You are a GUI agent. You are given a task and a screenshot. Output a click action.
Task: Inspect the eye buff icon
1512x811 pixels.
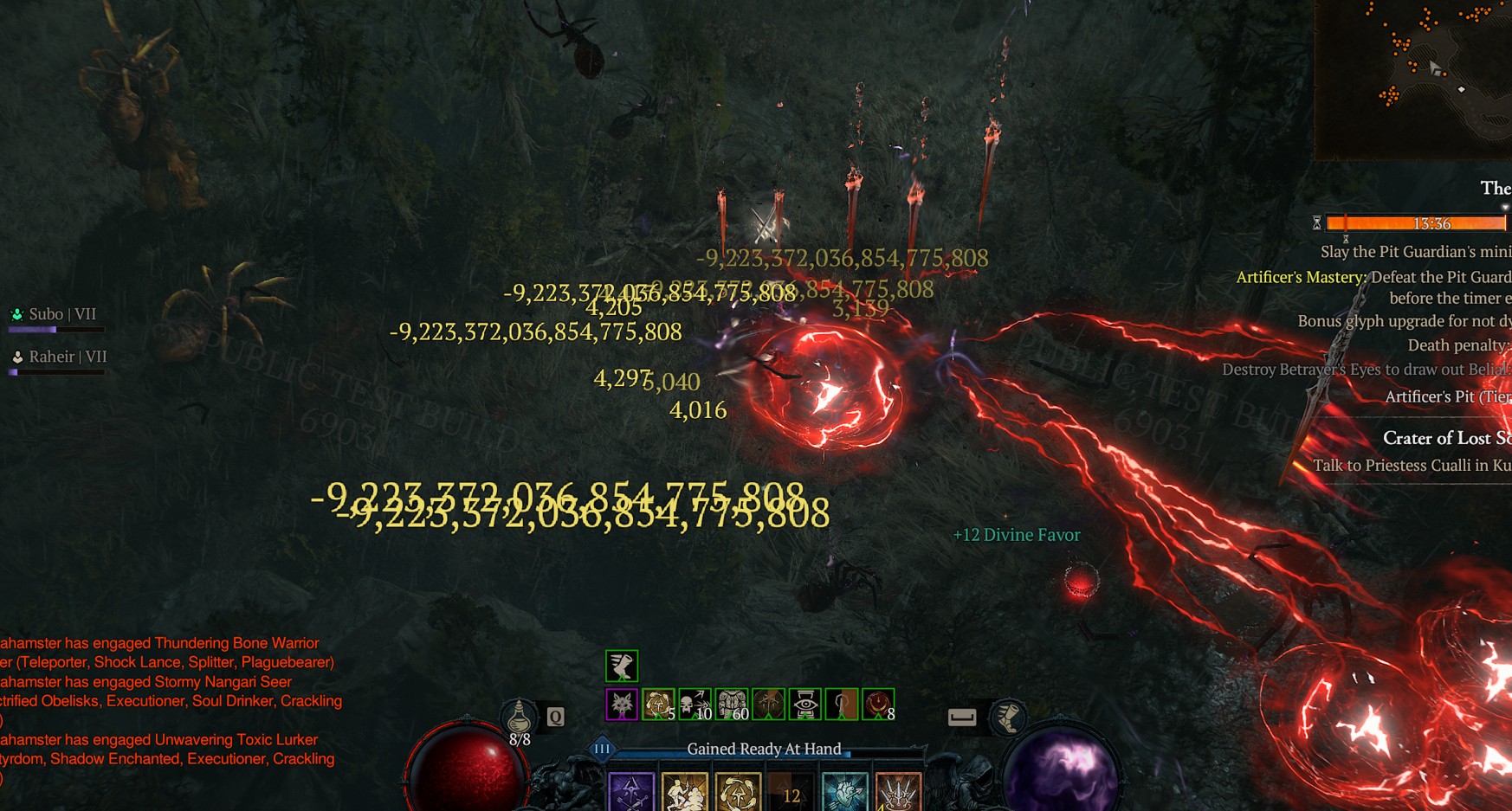(805, 705)
